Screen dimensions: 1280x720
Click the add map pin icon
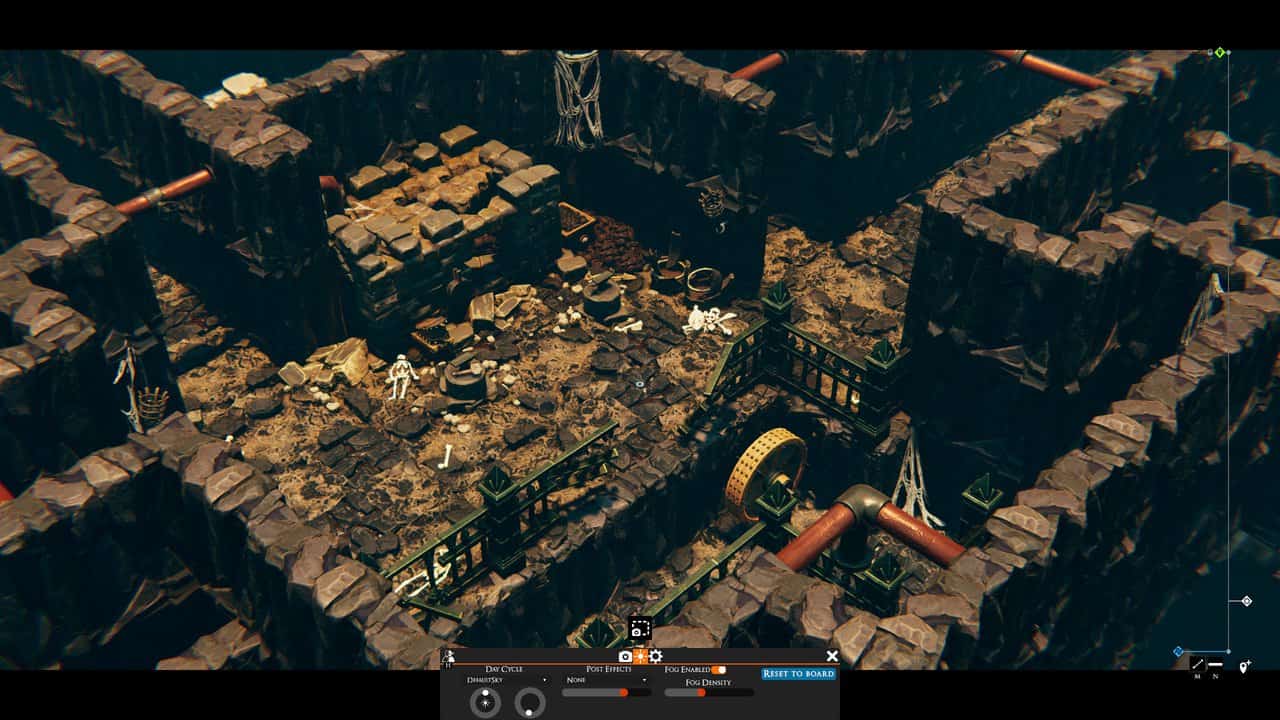[1244, 667]
